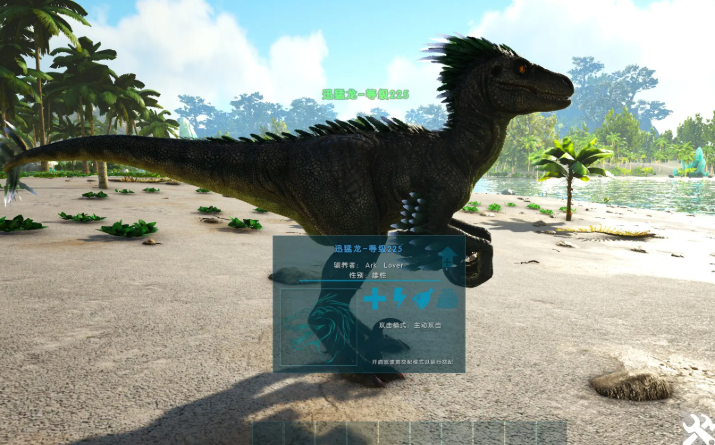Image resolution: width=715 pixels, height=445 pixels.
Task: Open the crossed hammer and wrench icon
Action: click(699, 428)
